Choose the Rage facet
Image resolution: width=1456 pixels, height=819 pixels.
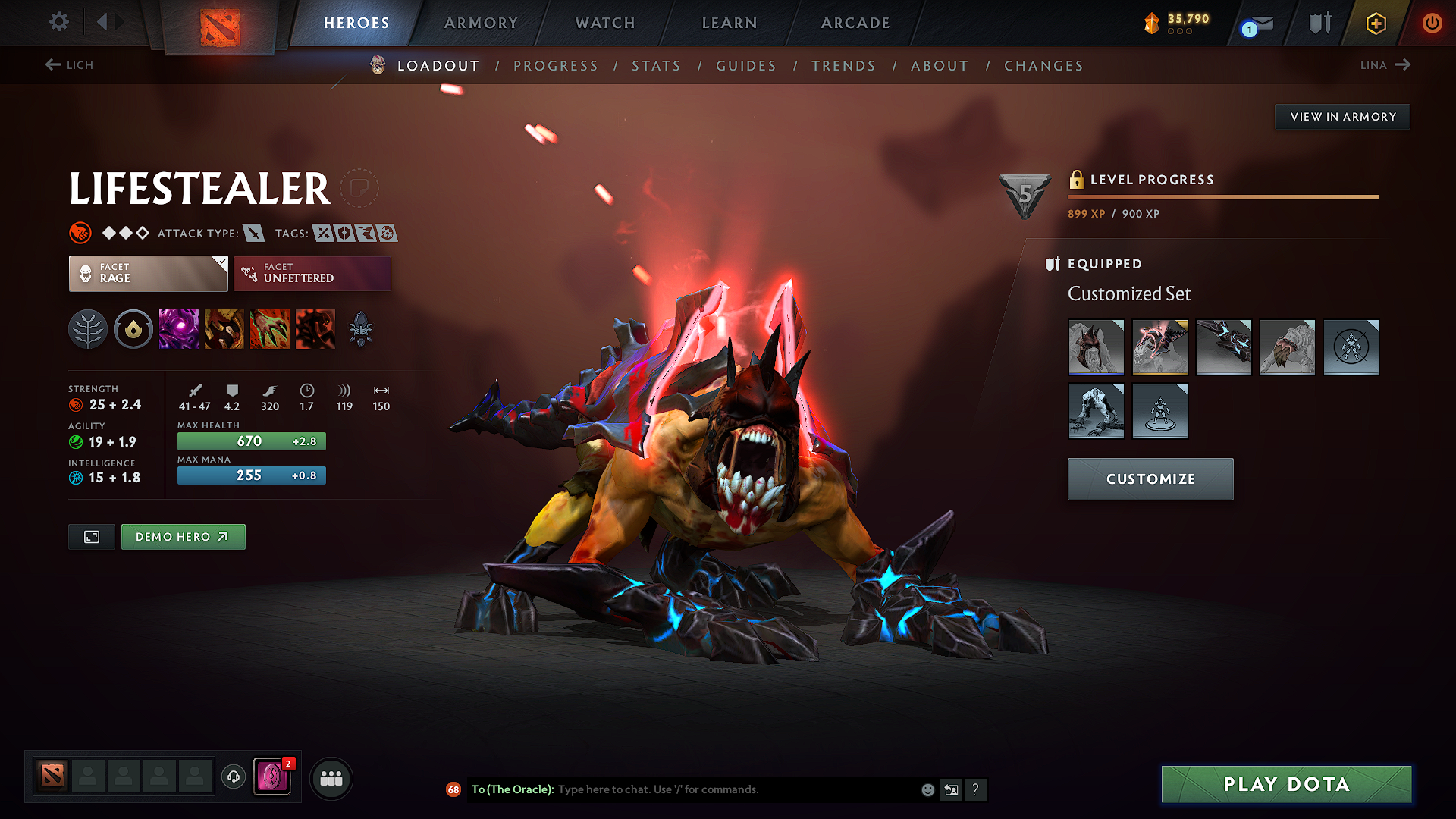click(148, 273)
